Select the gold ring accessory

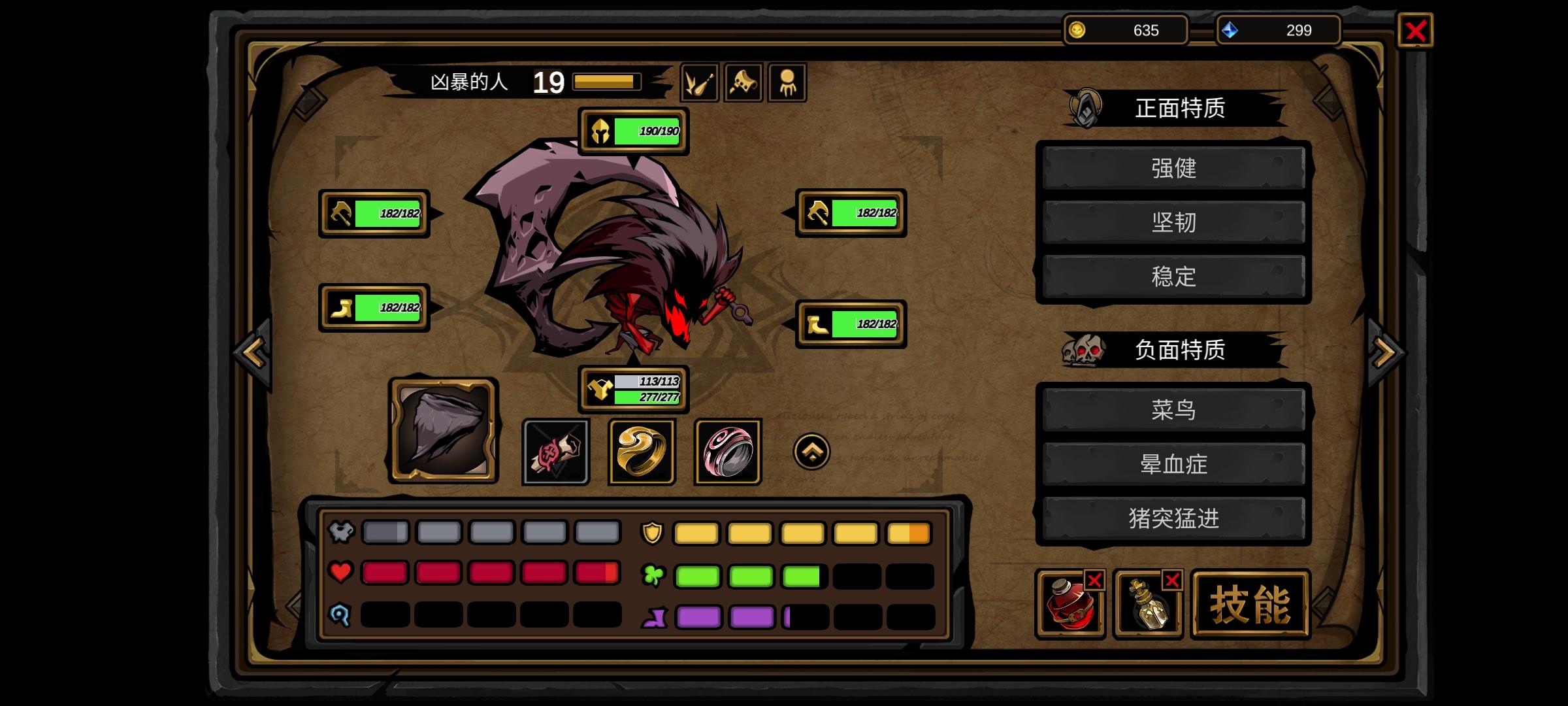point(642,452)
